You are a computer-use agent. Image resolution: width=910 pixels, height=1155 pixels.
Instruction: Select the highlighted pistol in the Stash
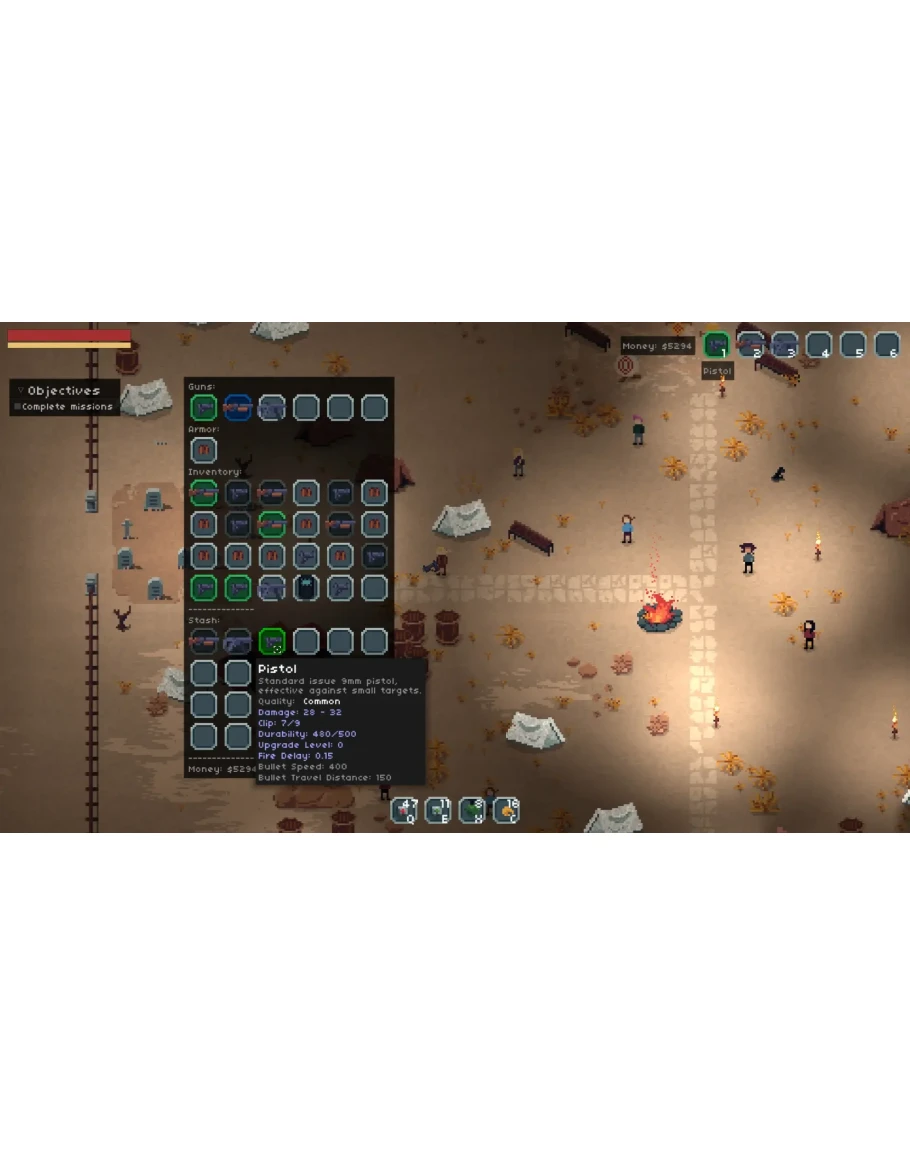pyautogui.click(x=272, y=641)
